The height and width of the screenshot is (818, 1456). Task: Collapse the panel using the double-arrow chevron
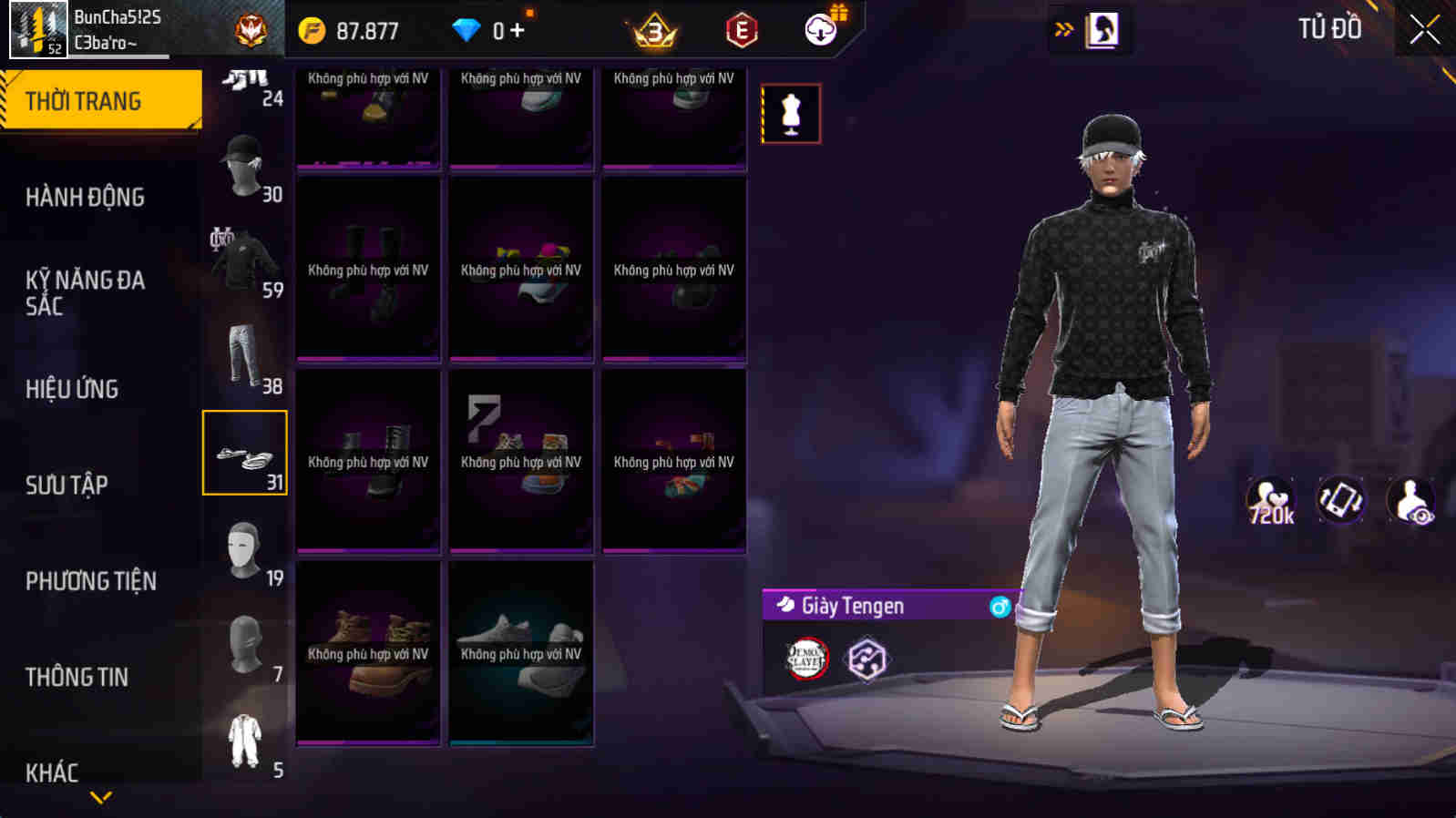click(1061, 28)
